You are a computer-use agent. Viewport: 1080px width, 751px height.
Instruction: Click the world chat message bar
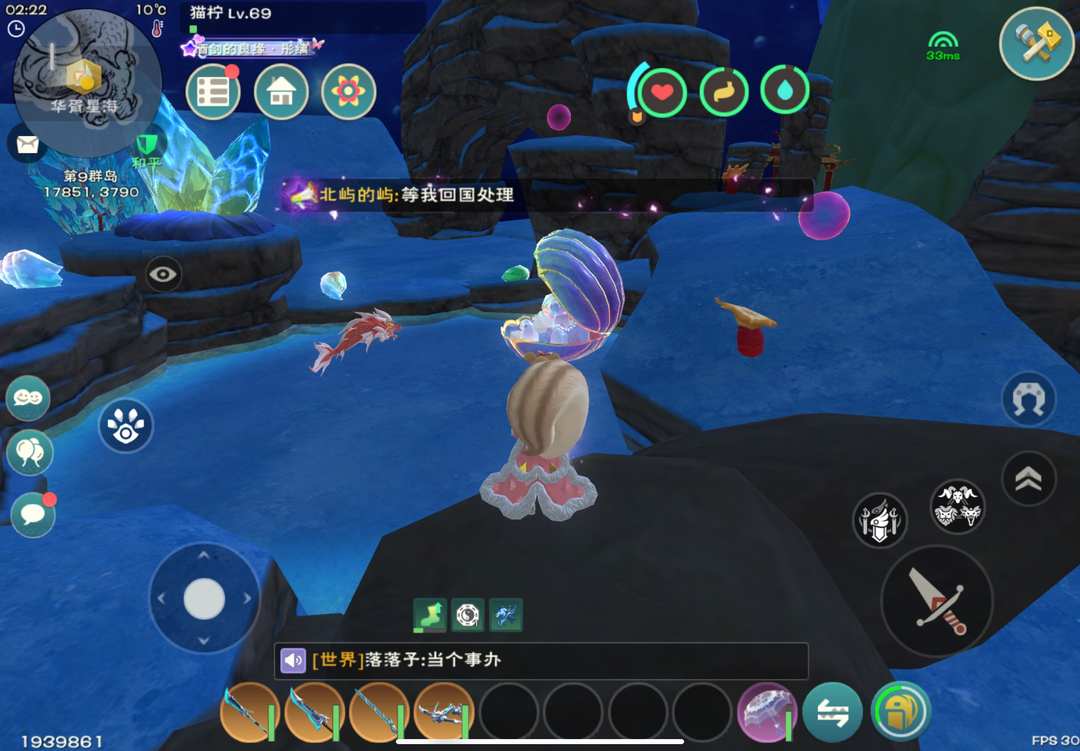(541, 661)
